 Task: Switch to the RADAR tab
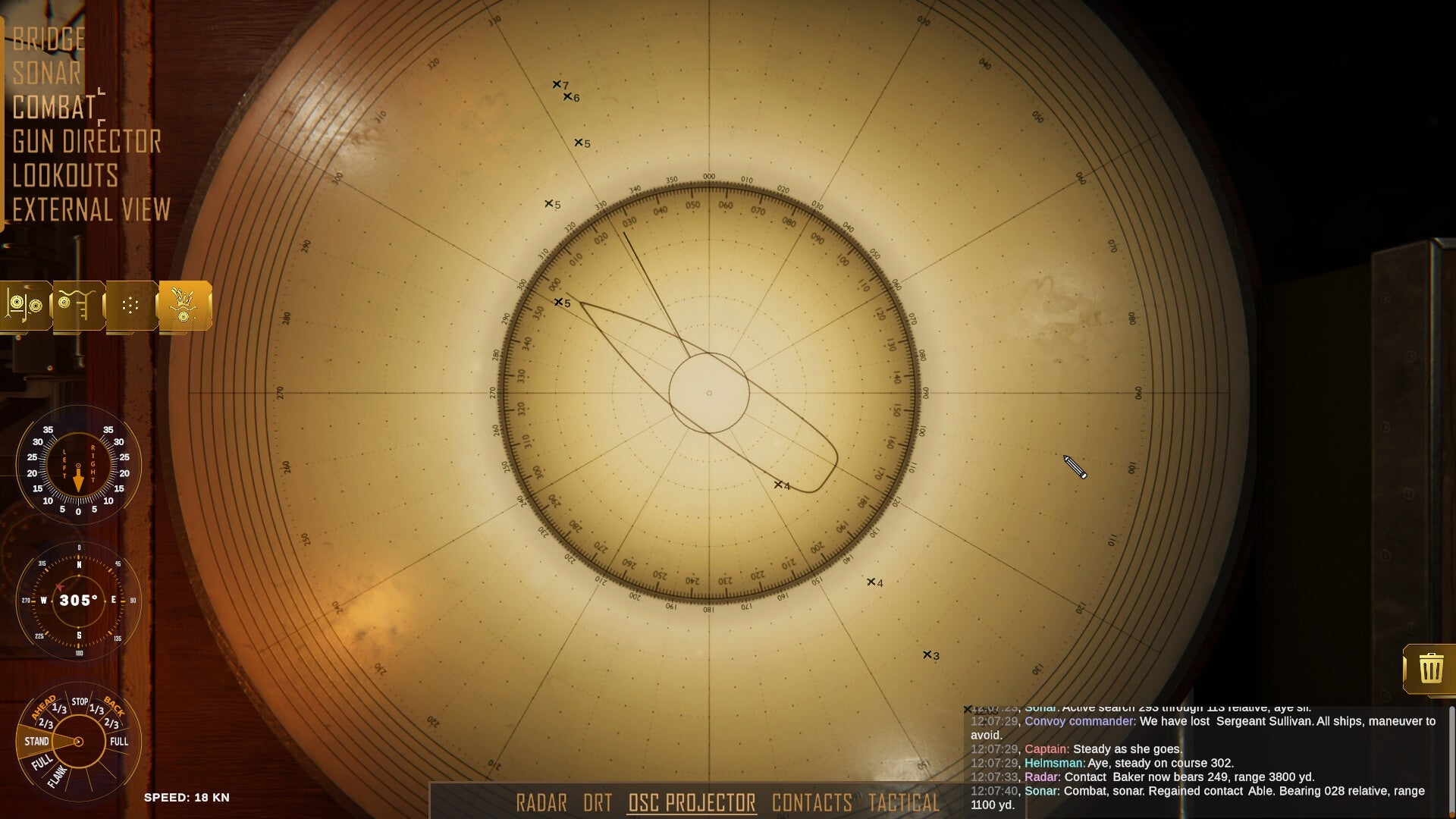tap(542, 802)
